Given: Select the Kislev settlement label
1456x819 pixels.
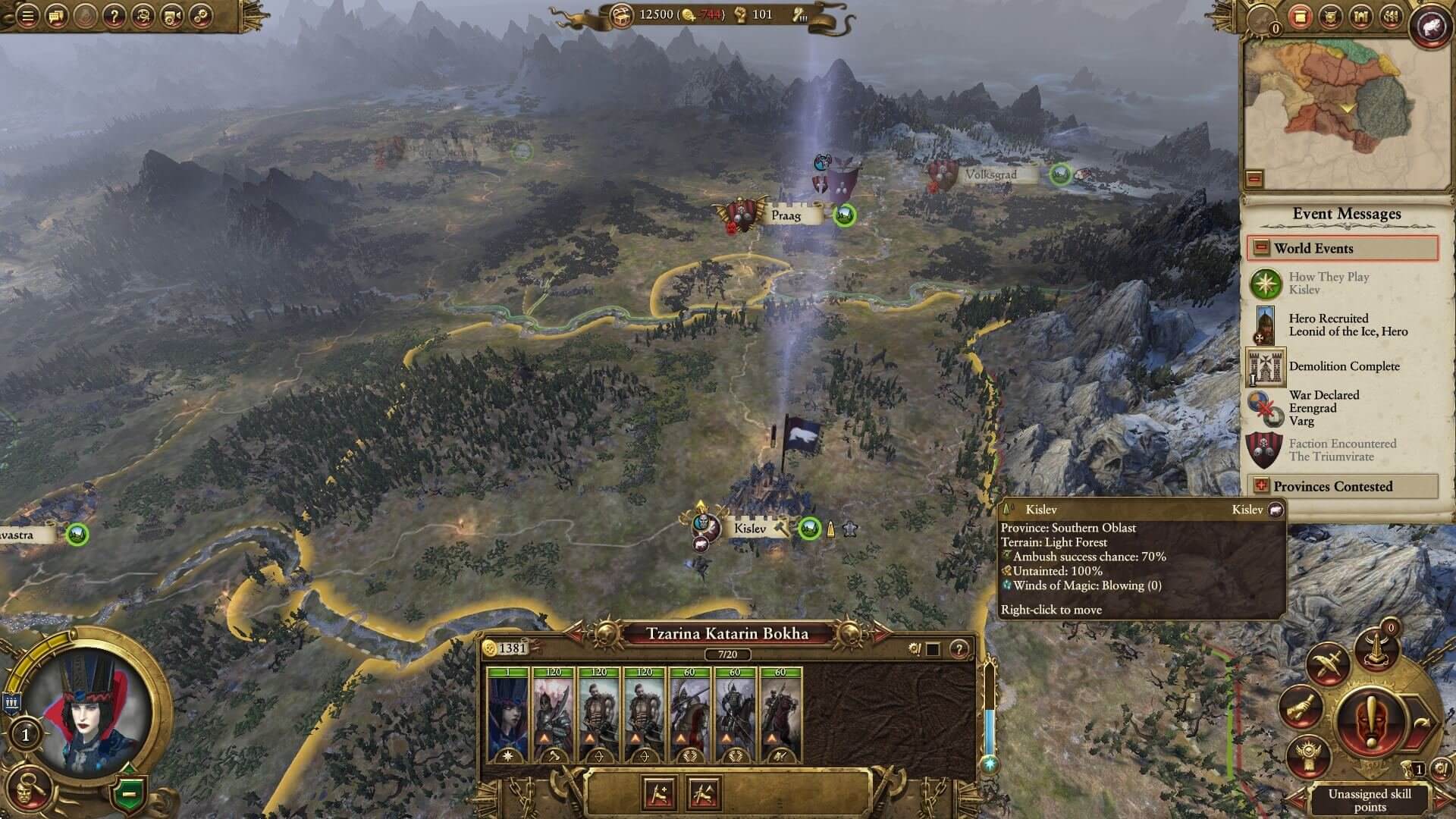Looking at the screenshot, I should click(x=750, y=529).
